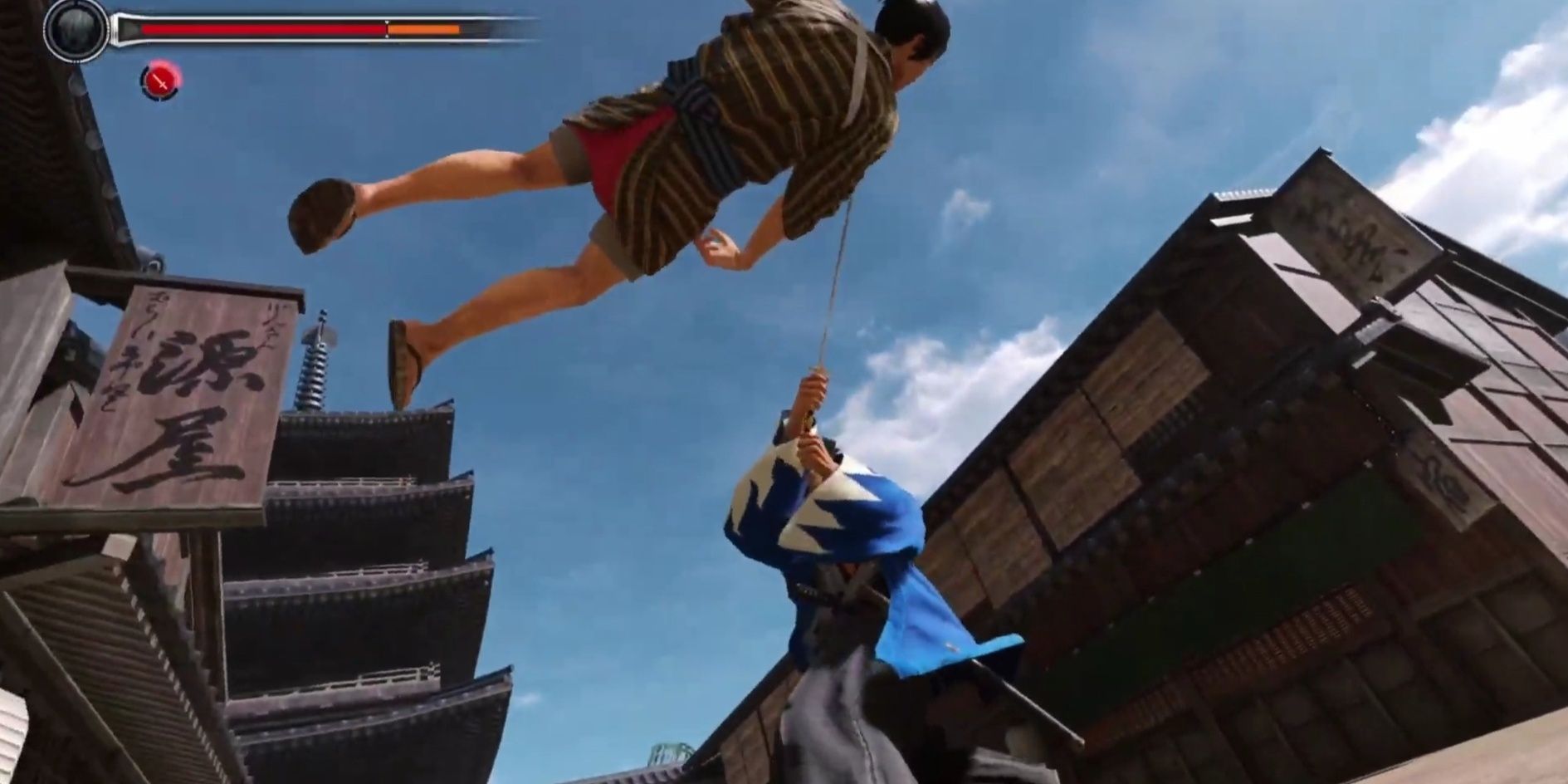1568x784 pixels.
Task: Tap the sword-shaped health bar frame
Action: (324, 27)
